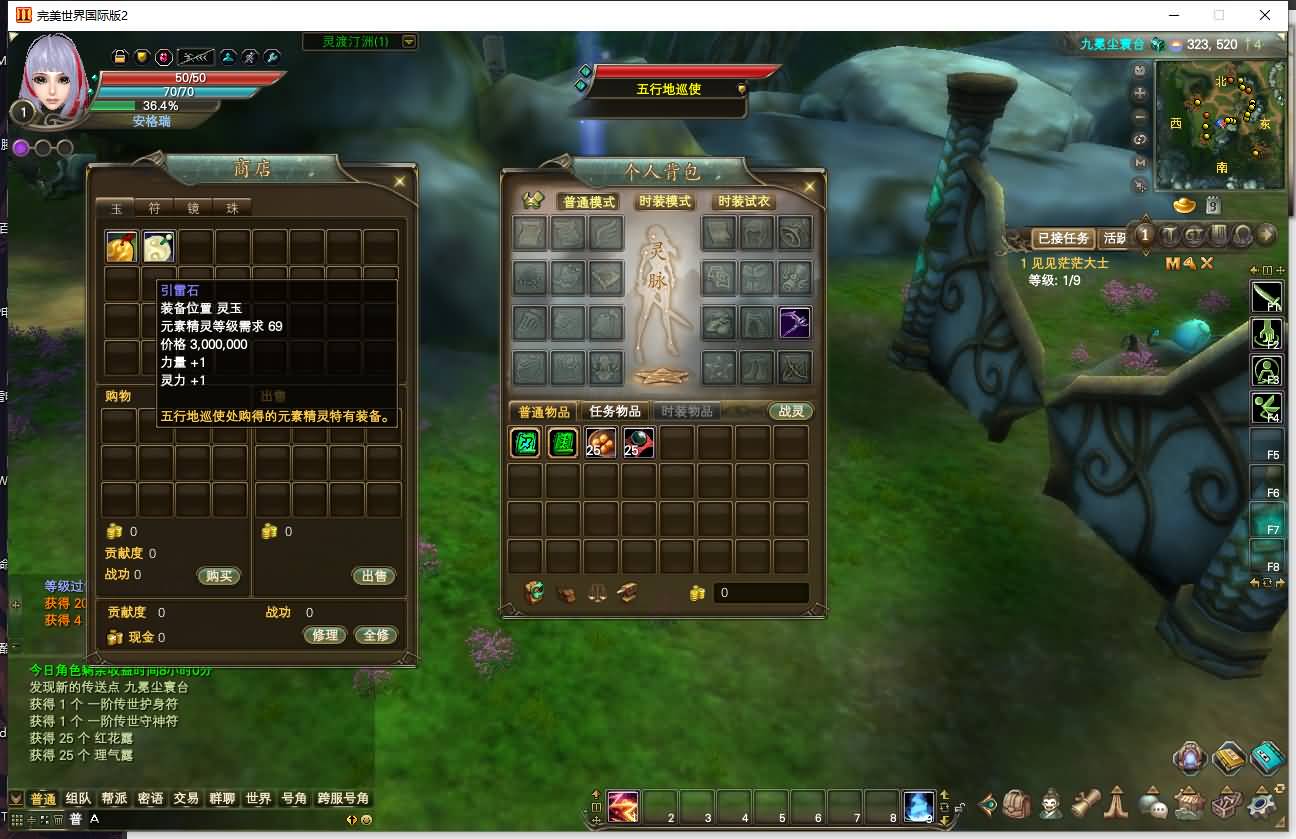Screen dimensions: 1296x839
Task: Show the 任务物品 quest items tab
Action: pos(614,411)
